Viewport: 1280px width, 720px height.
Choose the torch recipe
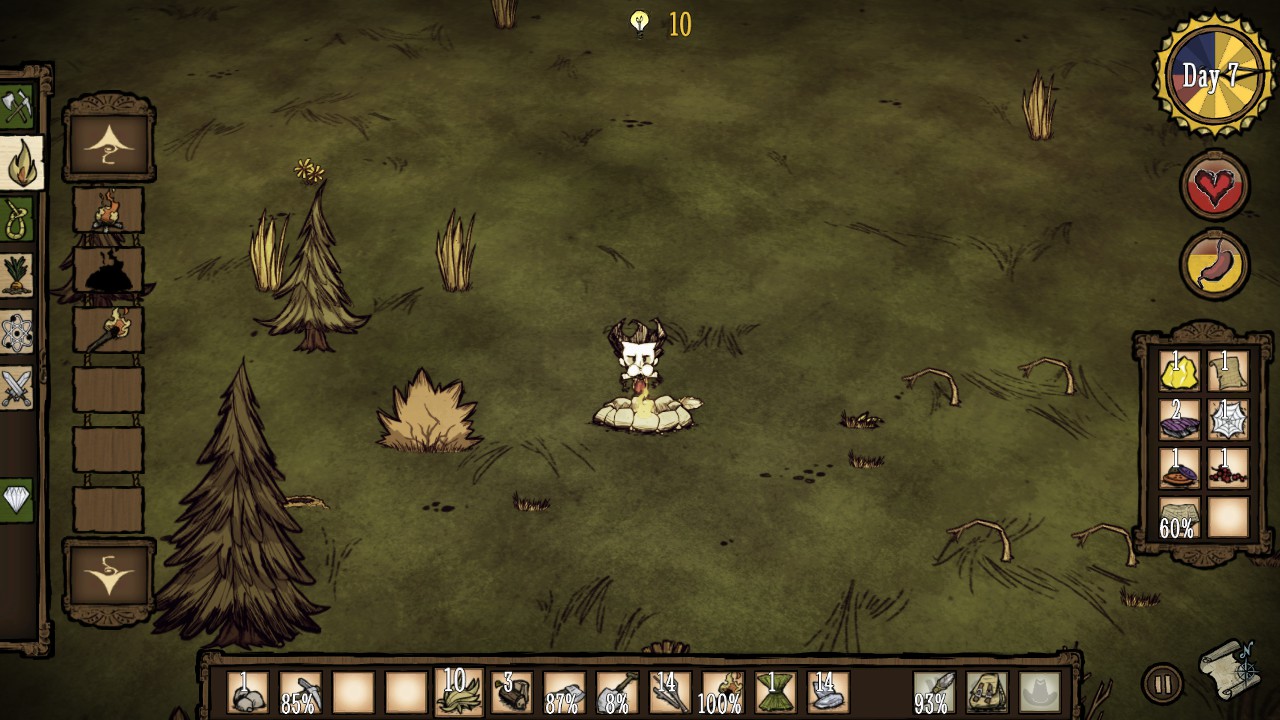click(108, 329)
